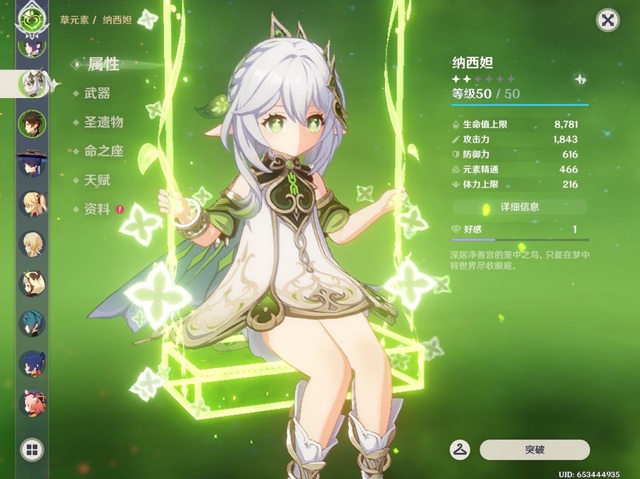
Task: Click the 突破 ascend button
Action: (x=534, y=450)
